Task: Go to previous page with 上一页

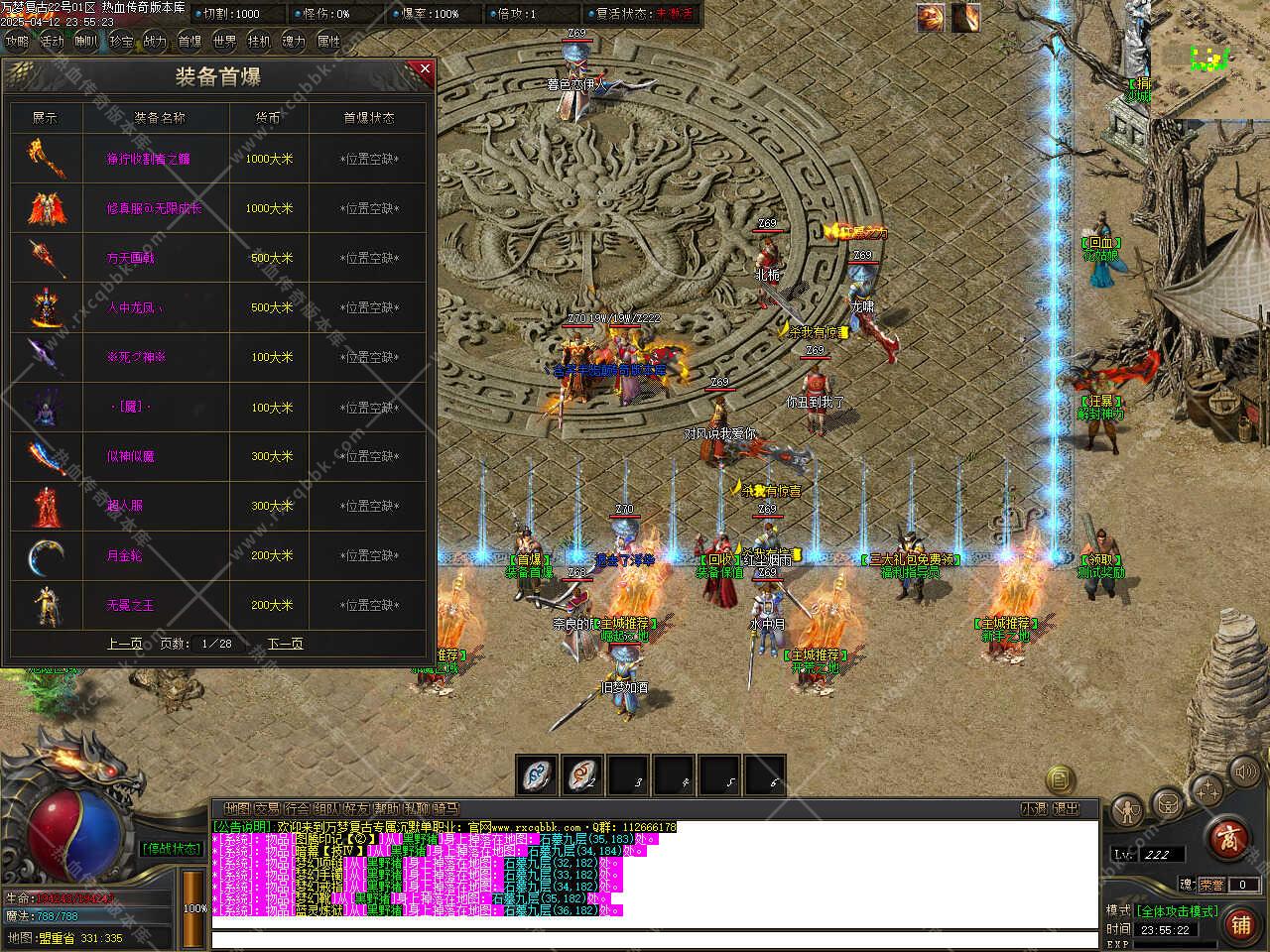Action: pyautogui.click(x=124, y=644)
